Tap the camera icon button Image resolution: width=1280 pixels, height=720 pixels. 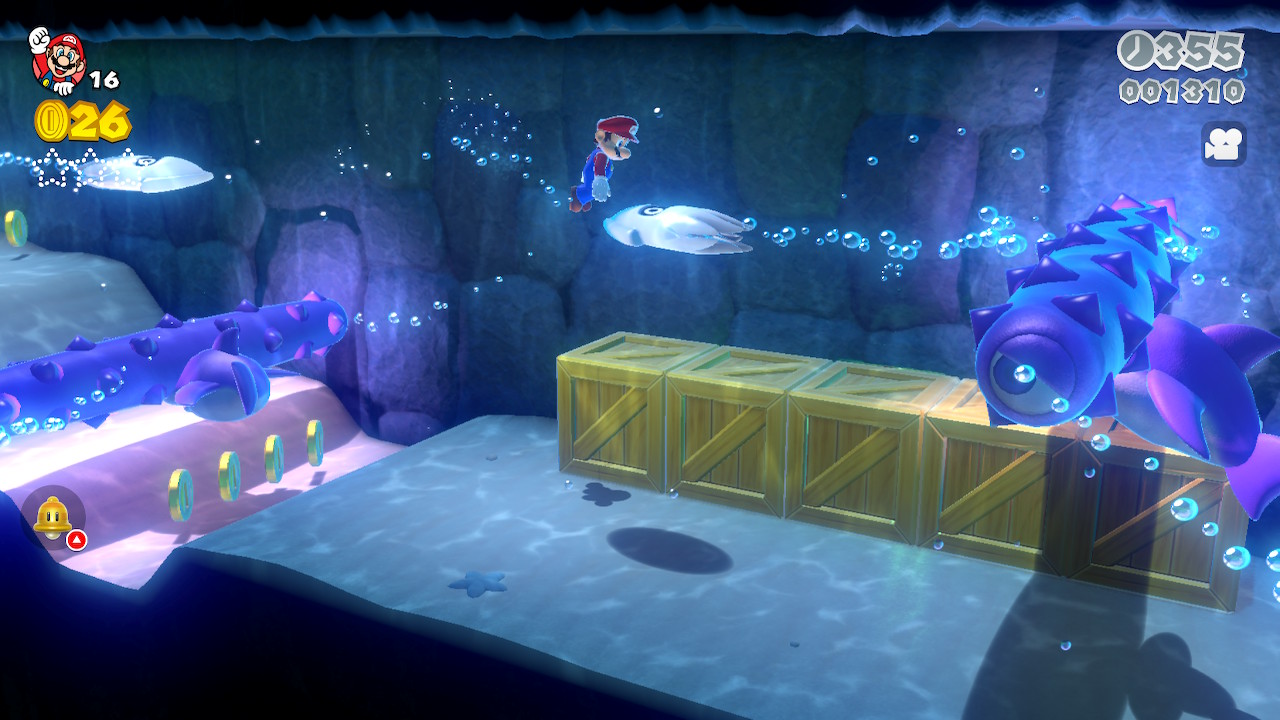[x=1223, y=144]
